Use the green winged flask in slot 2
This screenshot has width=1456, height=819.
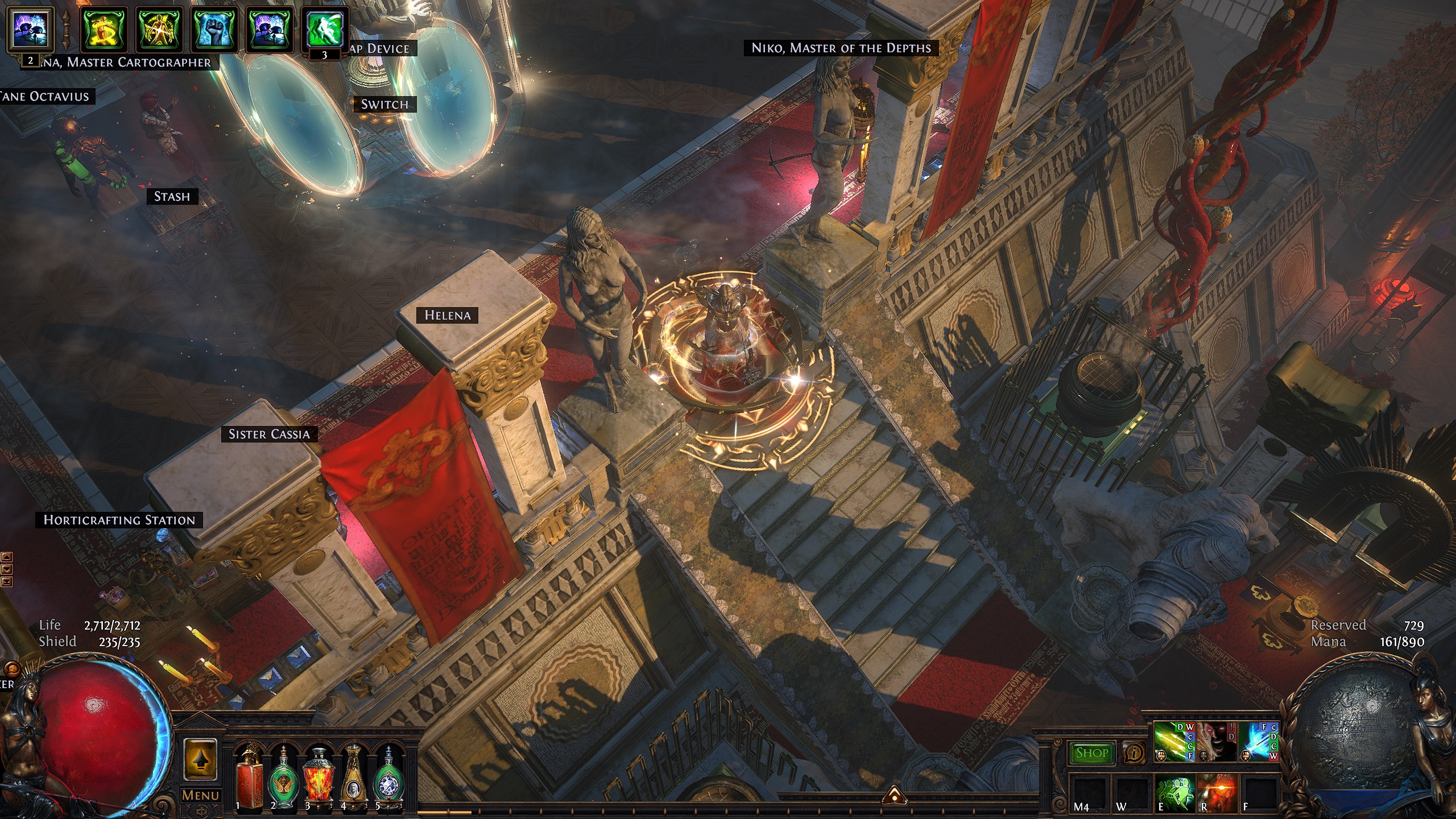[284, 776]
